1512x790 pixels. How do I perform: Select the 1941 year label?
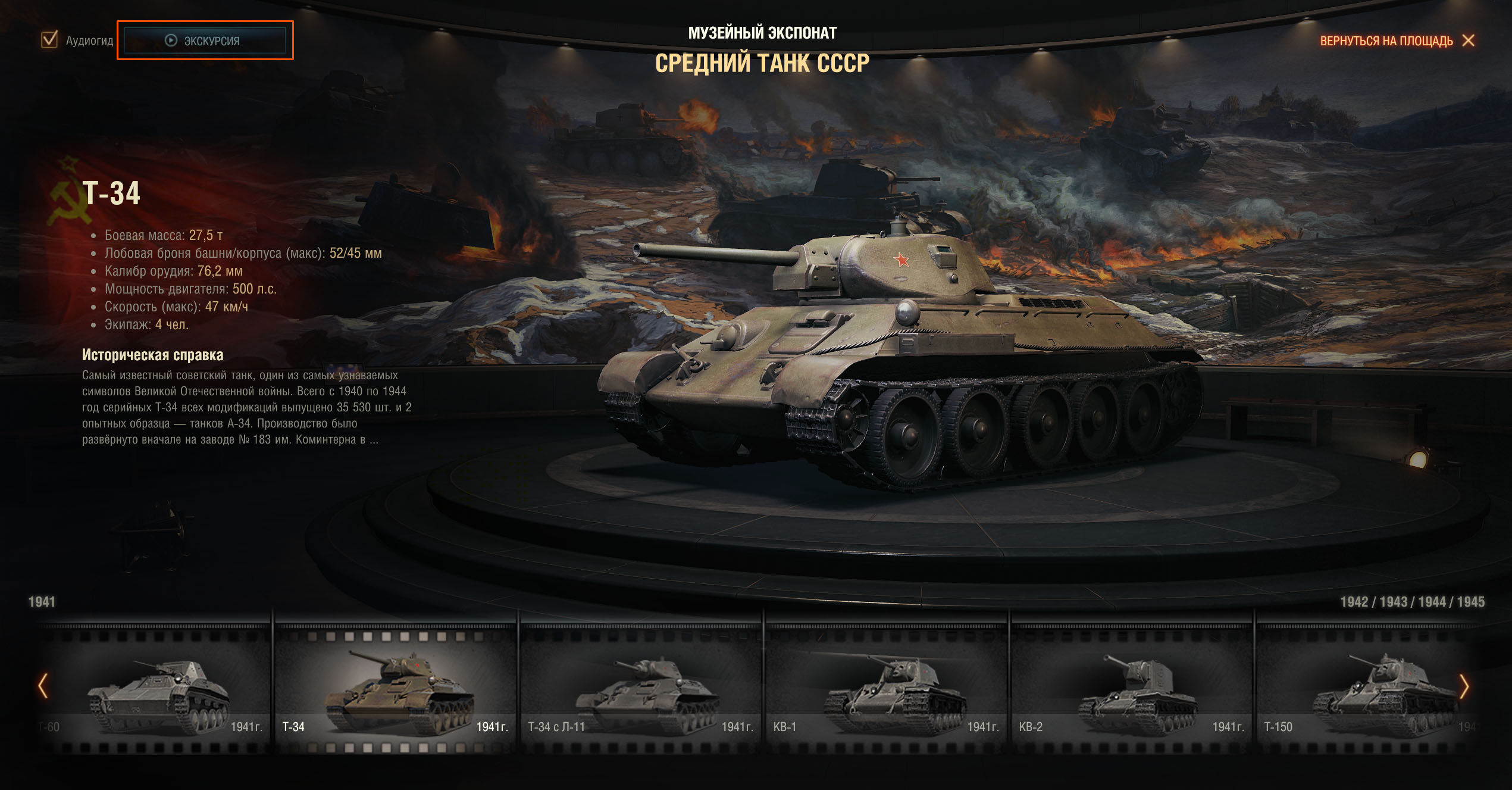[42, 602]
